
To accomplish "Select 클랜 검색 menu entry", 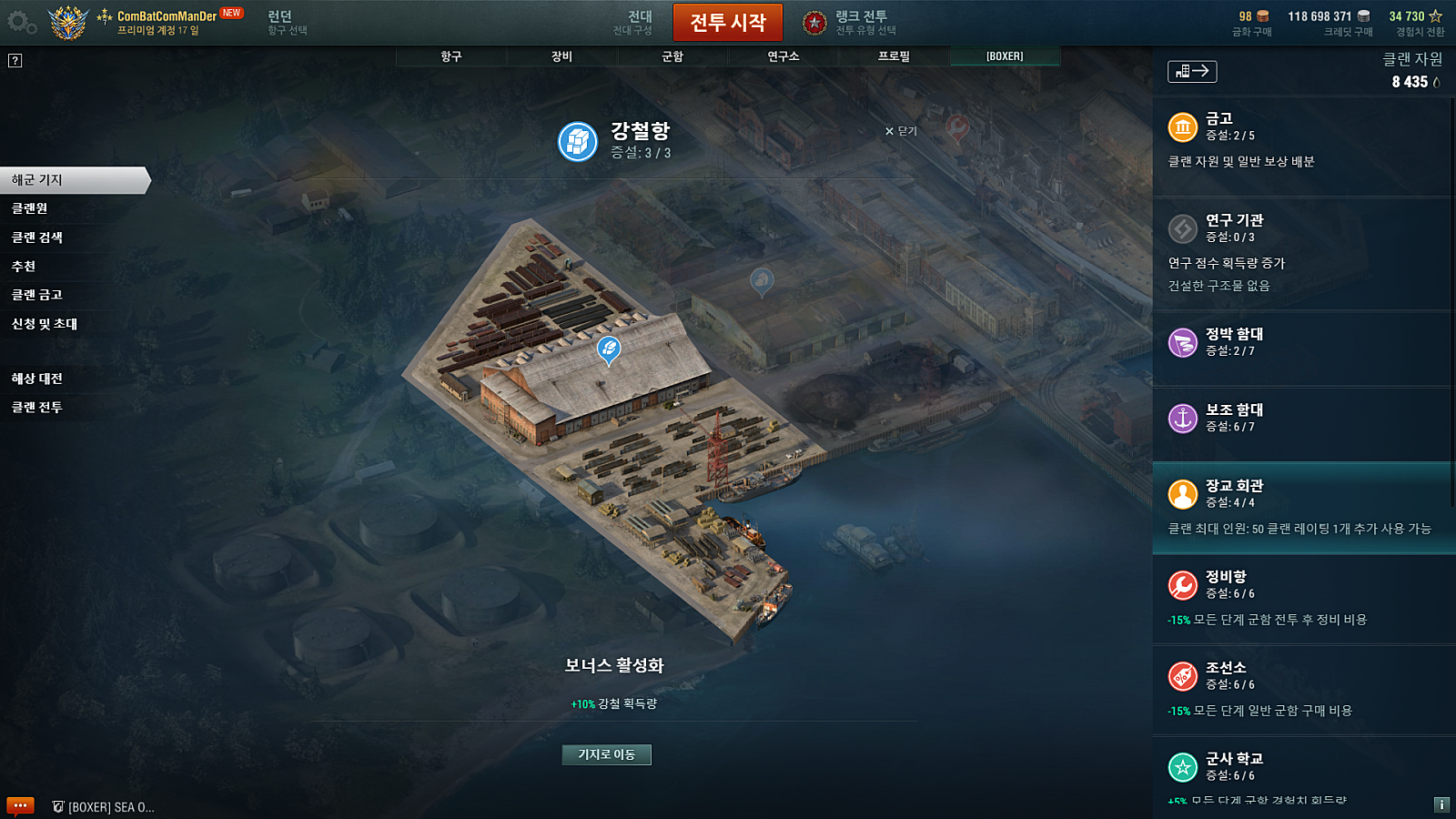I will (x=37, y=238).
